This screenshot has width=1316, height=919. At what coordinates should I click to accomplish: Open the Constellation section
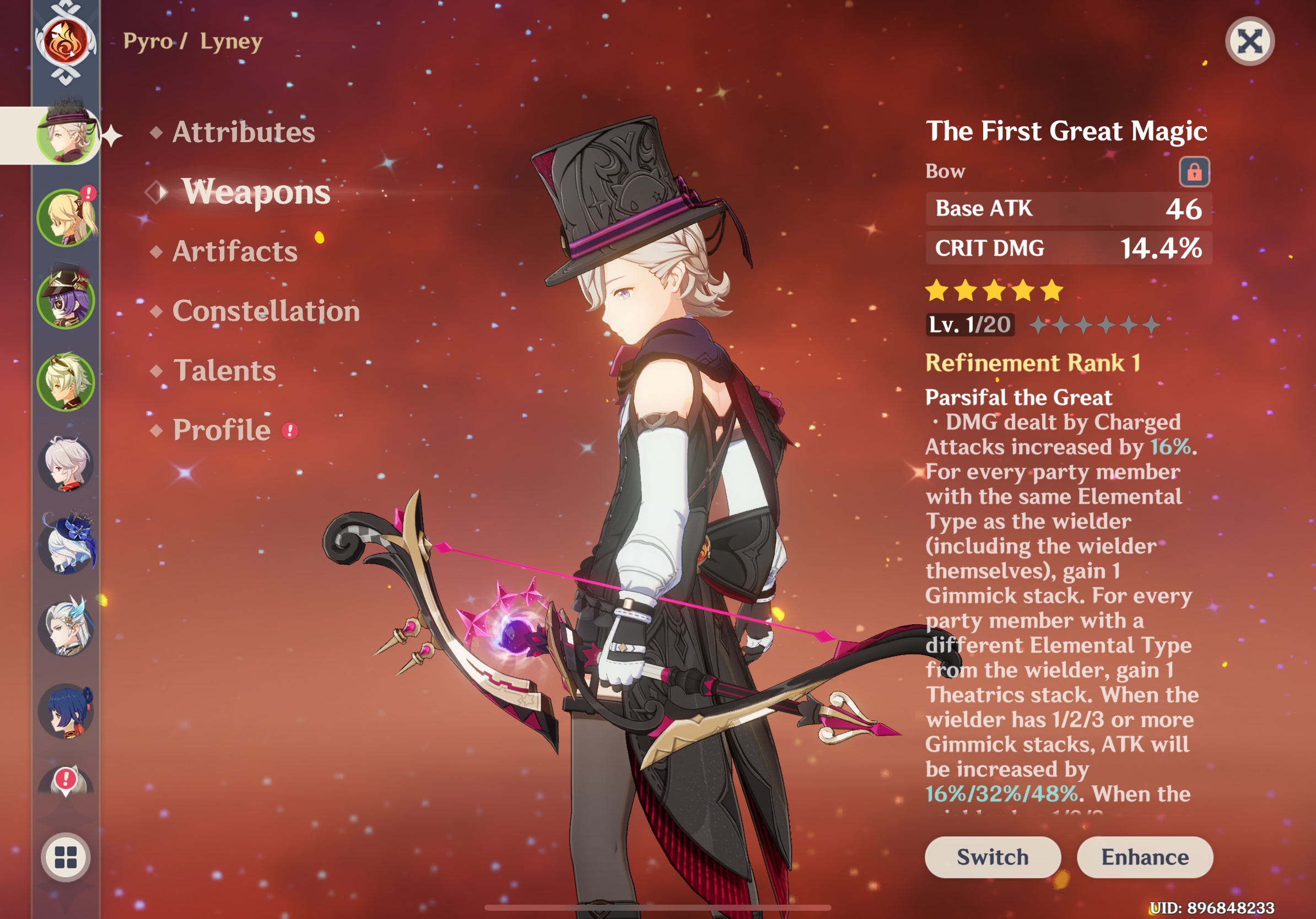267,311
